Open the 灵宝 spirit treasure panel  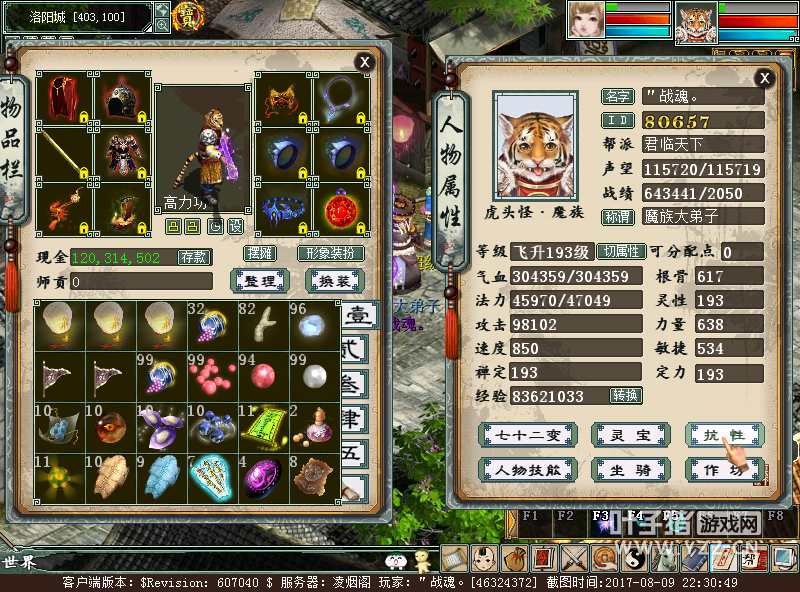(x=630, y=434)
